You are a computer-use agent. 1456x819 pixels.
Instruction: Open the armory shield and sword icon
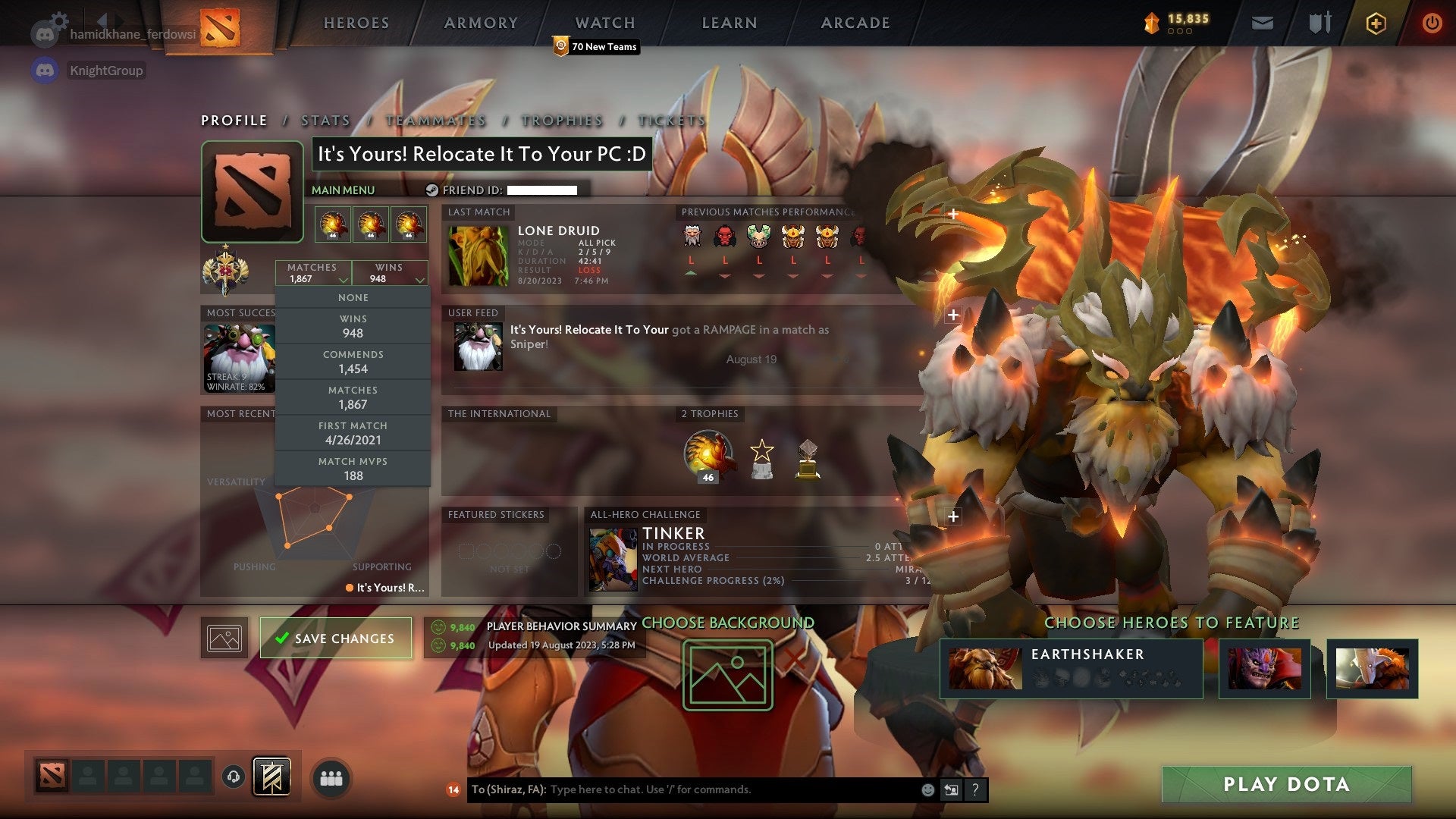point(1319,23)
